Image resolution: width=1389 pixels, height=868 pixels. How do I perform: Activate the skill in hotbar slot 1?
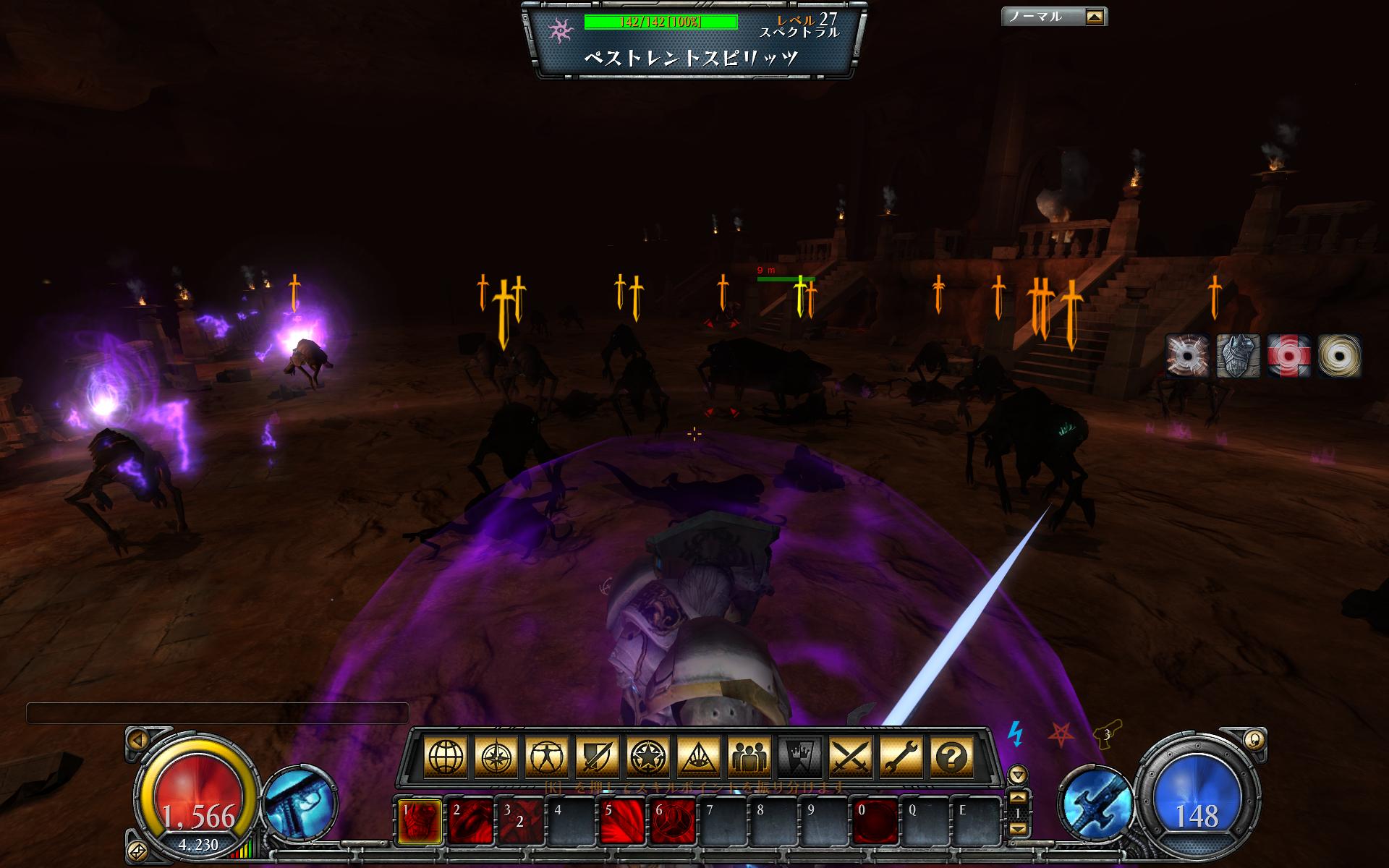420,822
